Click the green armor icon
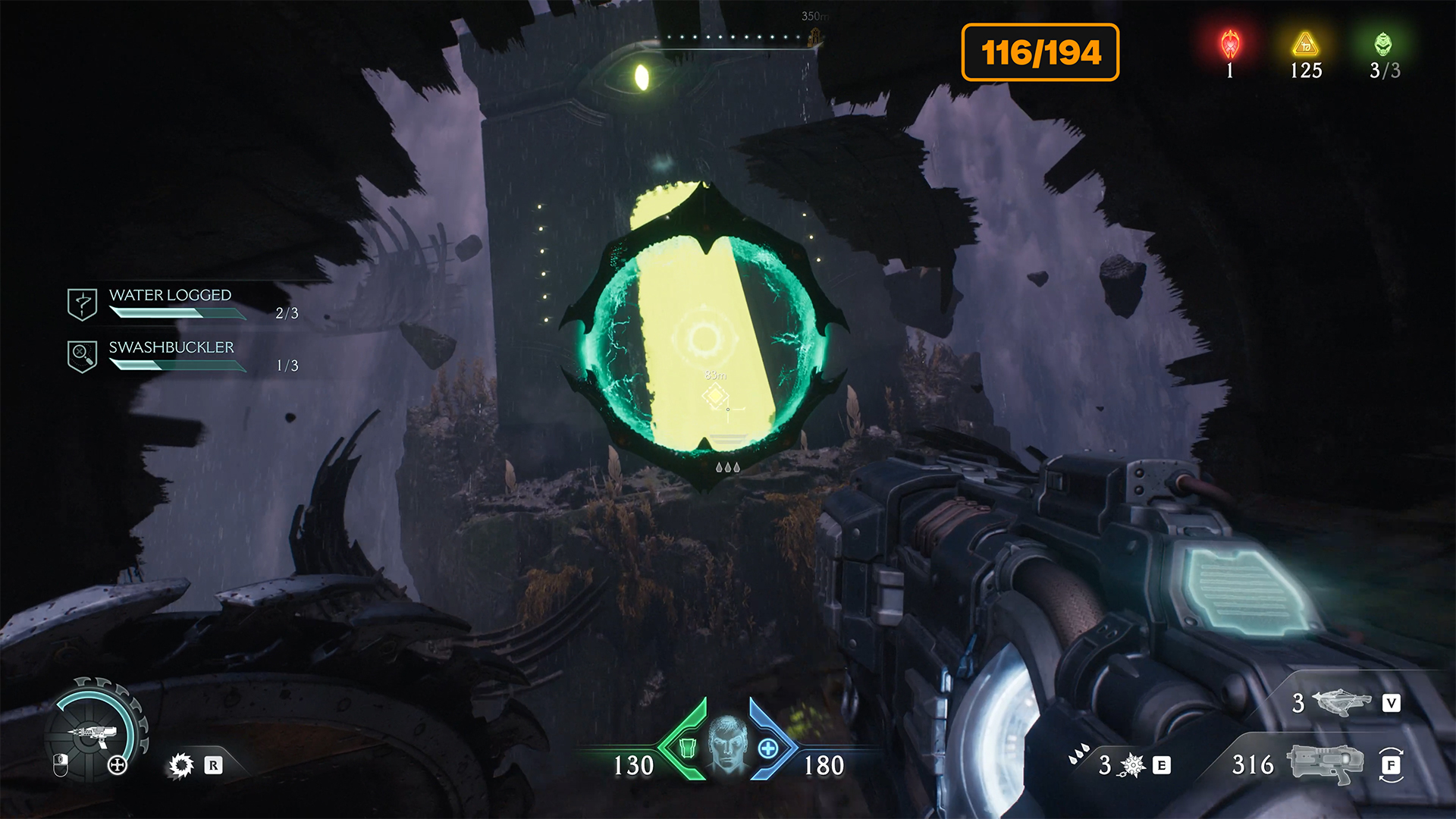 point(687,748)
